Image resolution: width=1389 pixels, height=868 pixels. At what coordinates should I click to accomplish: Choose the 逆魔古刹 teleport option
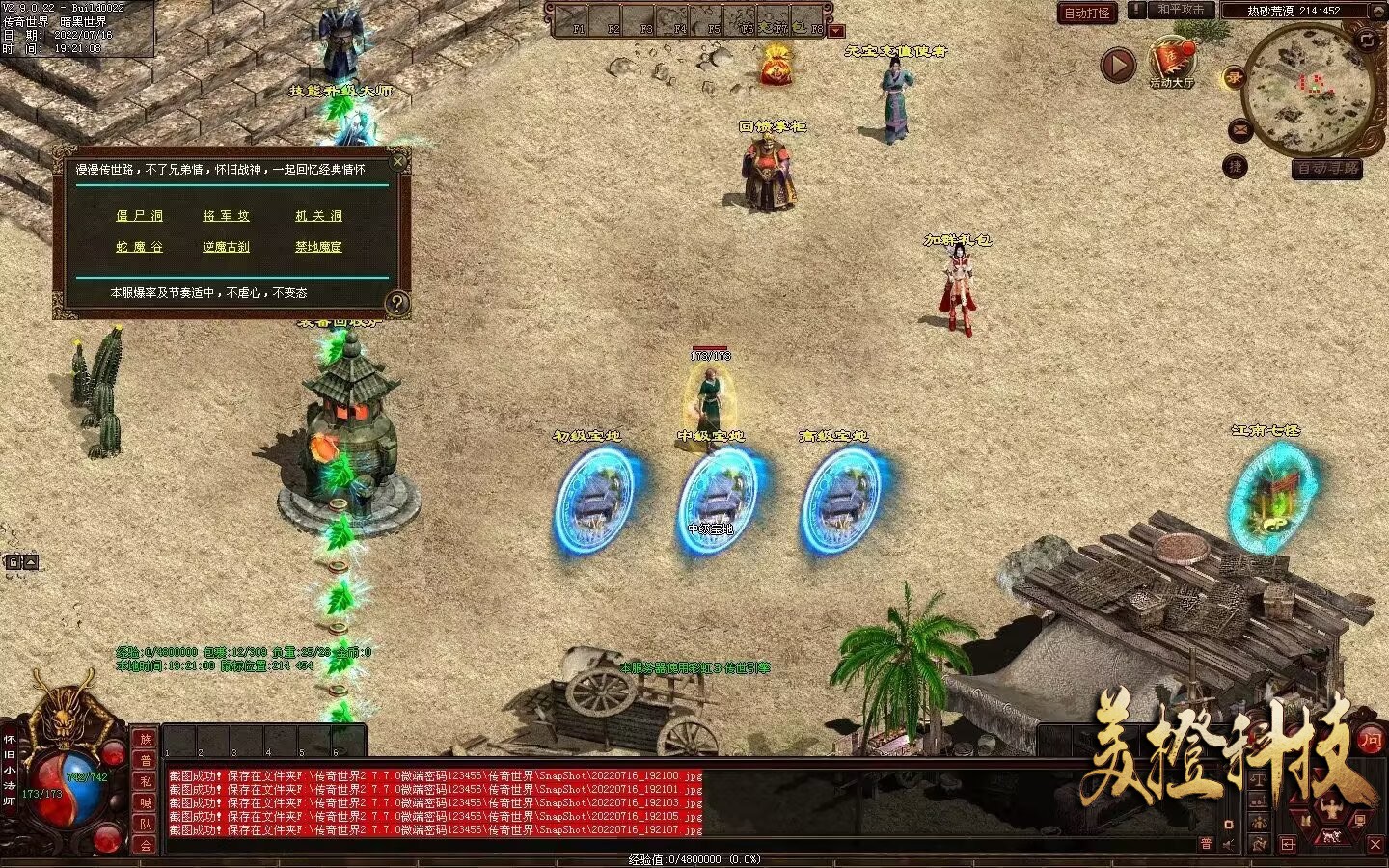227,247
